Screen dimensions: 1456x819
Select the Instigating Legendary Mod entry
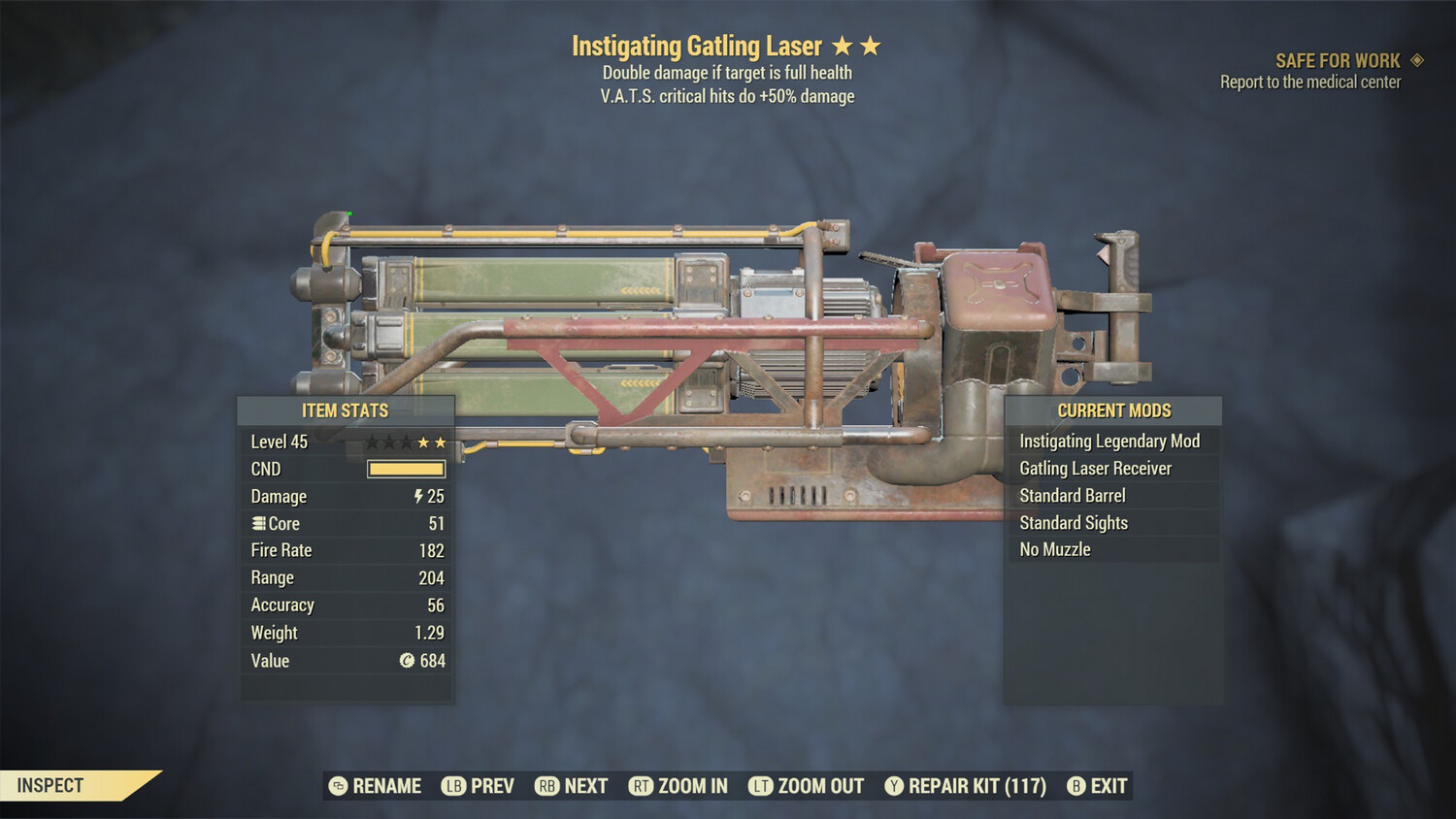coord(1109,441)
